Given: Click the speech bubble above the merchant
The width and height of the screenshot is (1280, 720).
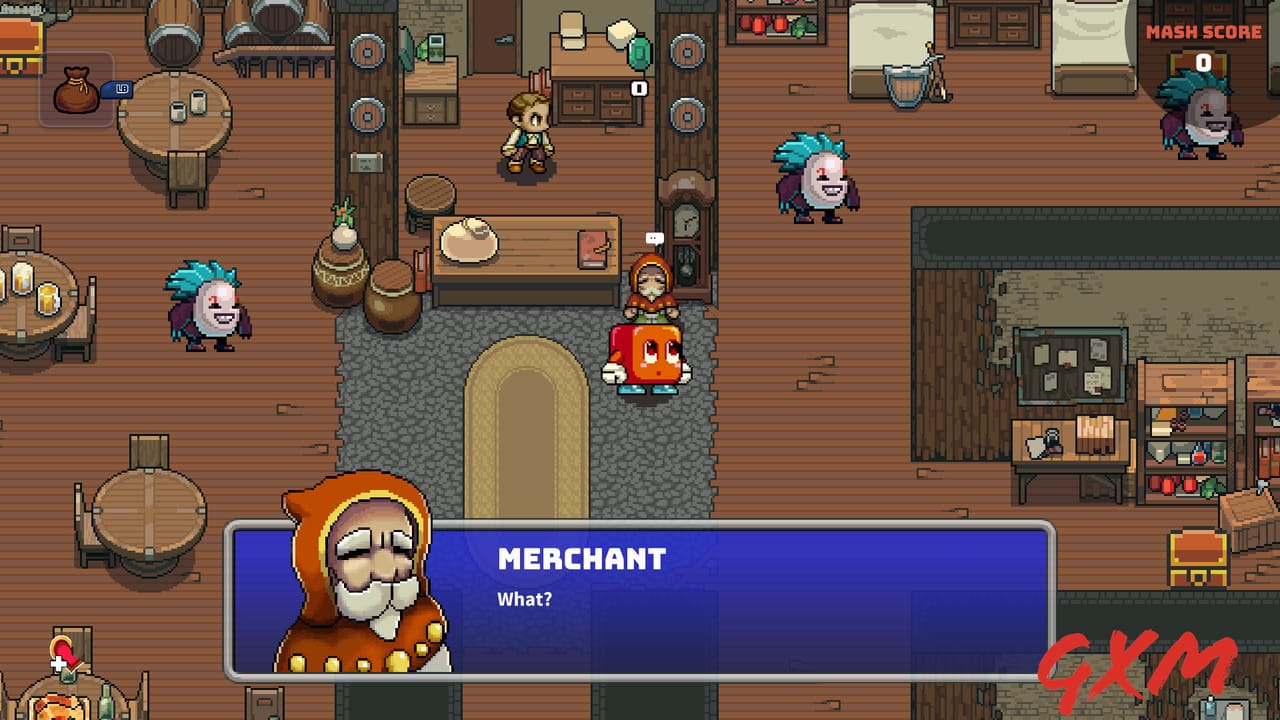Looking at the screenshot, I should [655, 237].
